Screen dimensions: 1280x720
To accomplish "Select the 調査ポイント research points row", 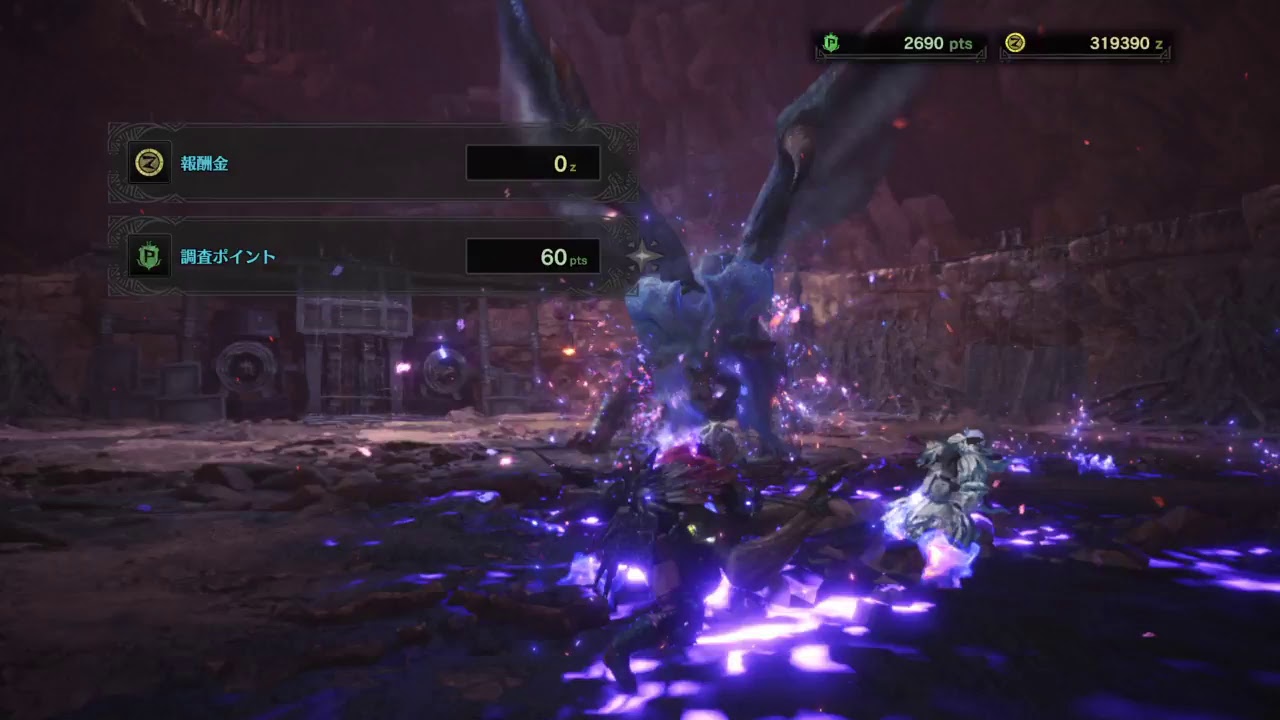I will pyautogui.click(x=372, y=257).
